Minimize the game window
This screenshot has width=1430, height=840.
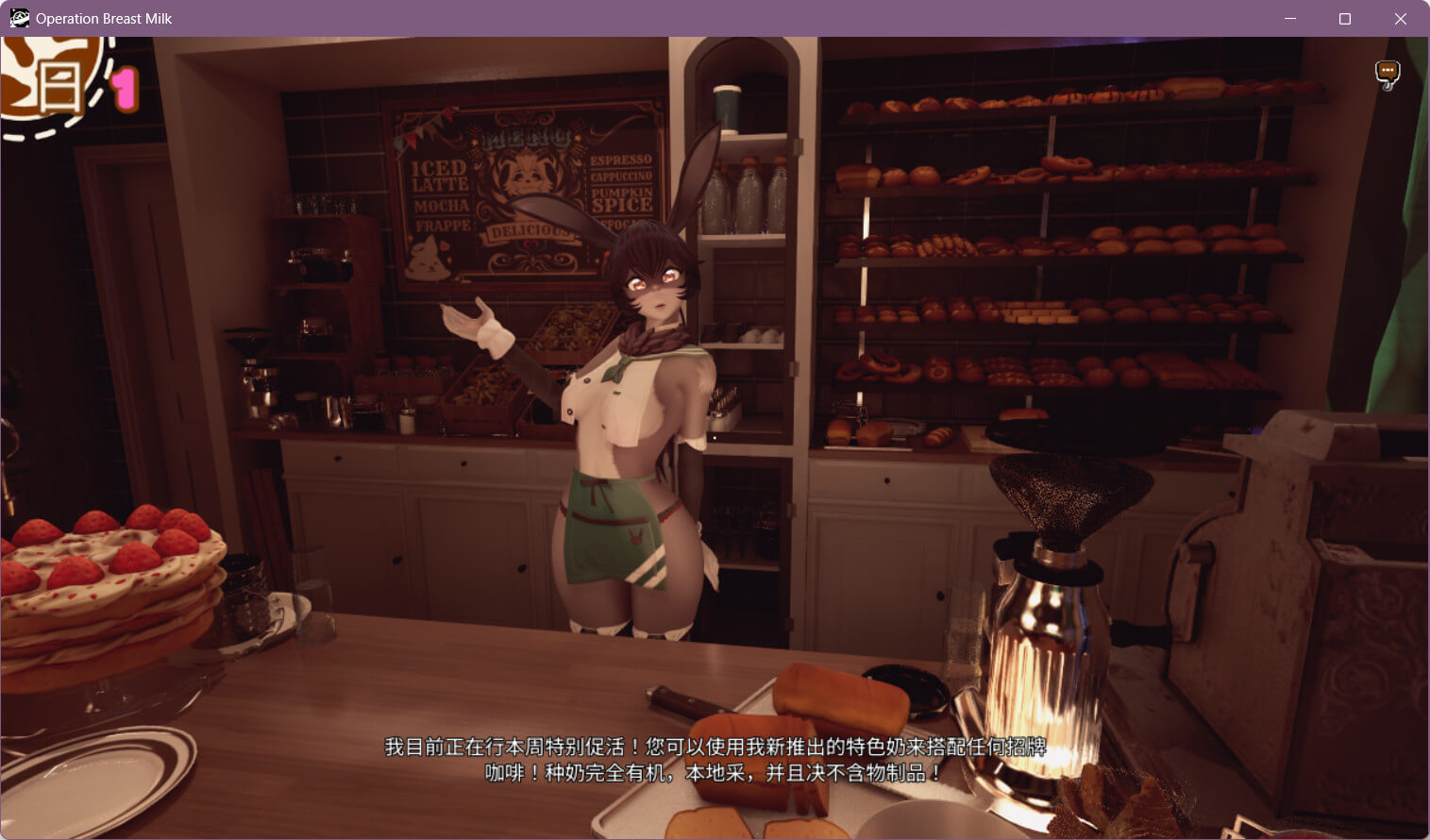click(x=1290, y=19)
